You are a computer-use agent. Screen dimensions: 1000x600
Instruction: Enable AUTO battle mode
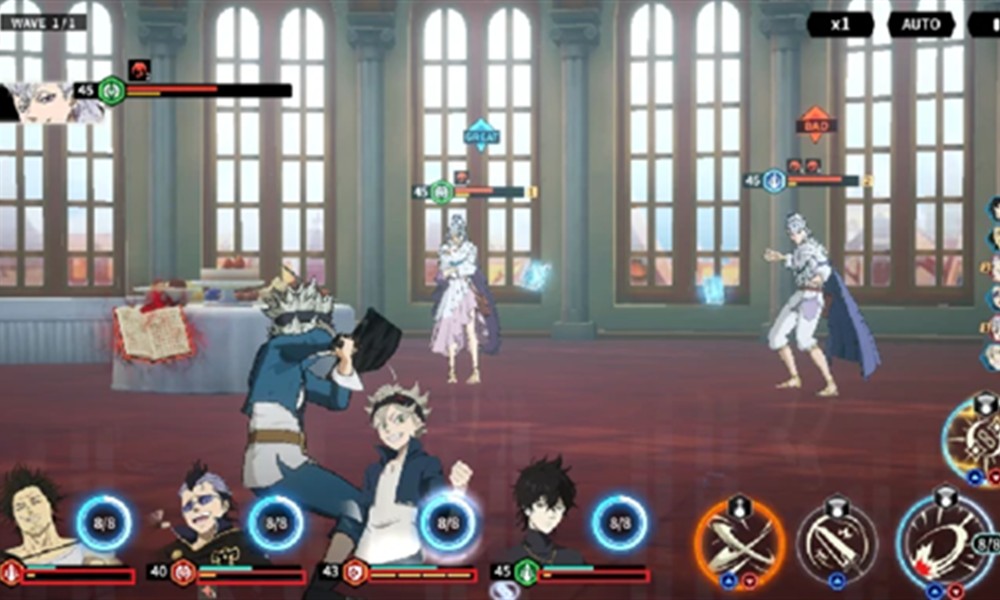pyautogui.click(x=920, y=24)
